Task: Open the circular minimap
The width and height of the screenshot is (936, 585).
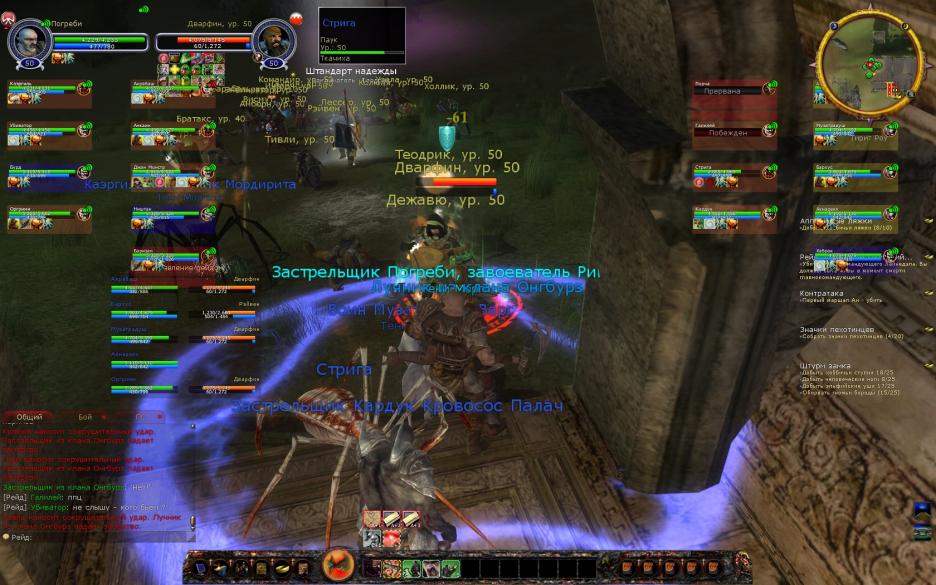Action: [x=867, y=62]
